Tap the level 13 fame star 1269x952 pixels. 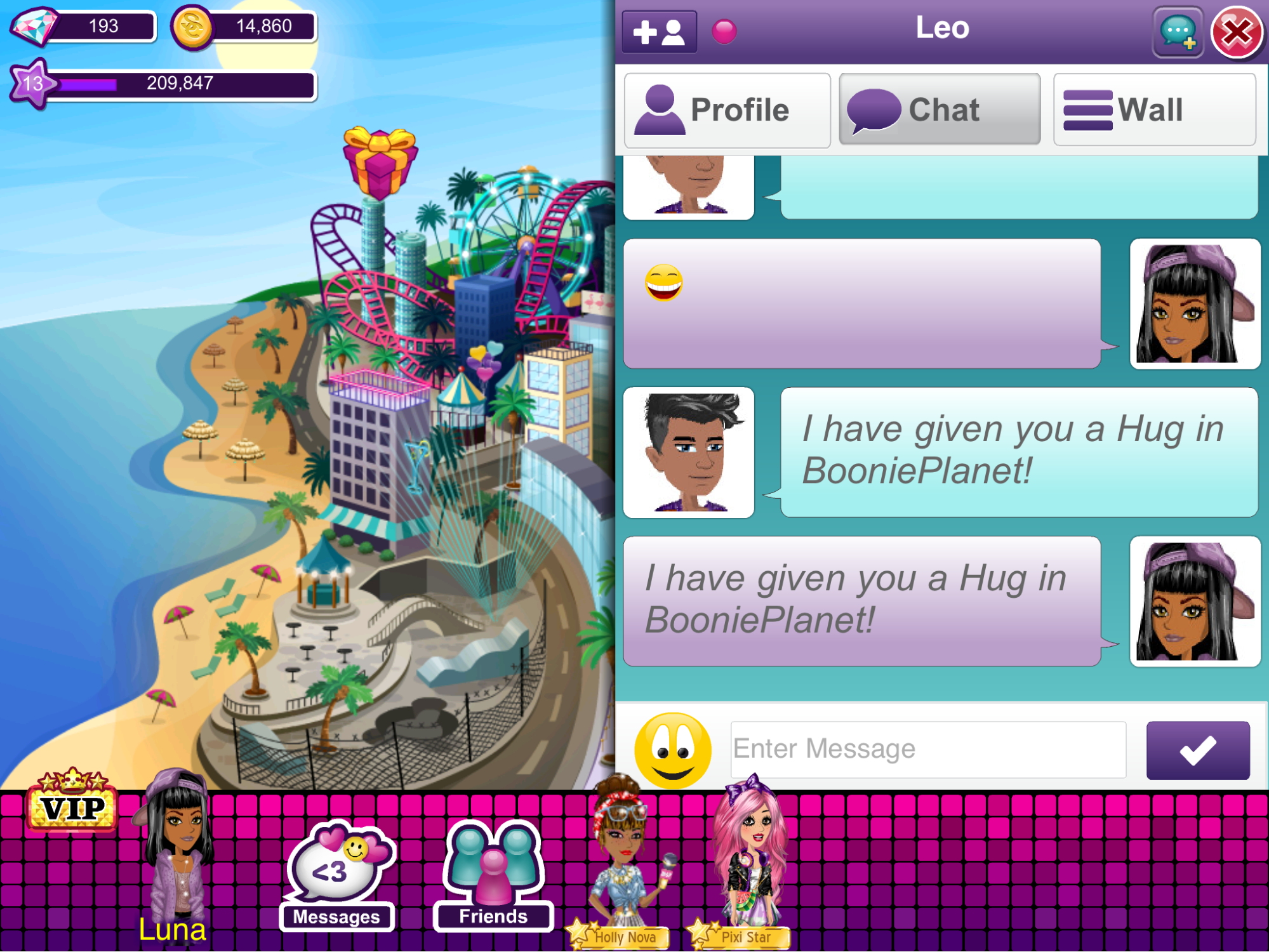pyautogui.click(x=32, y=84)
